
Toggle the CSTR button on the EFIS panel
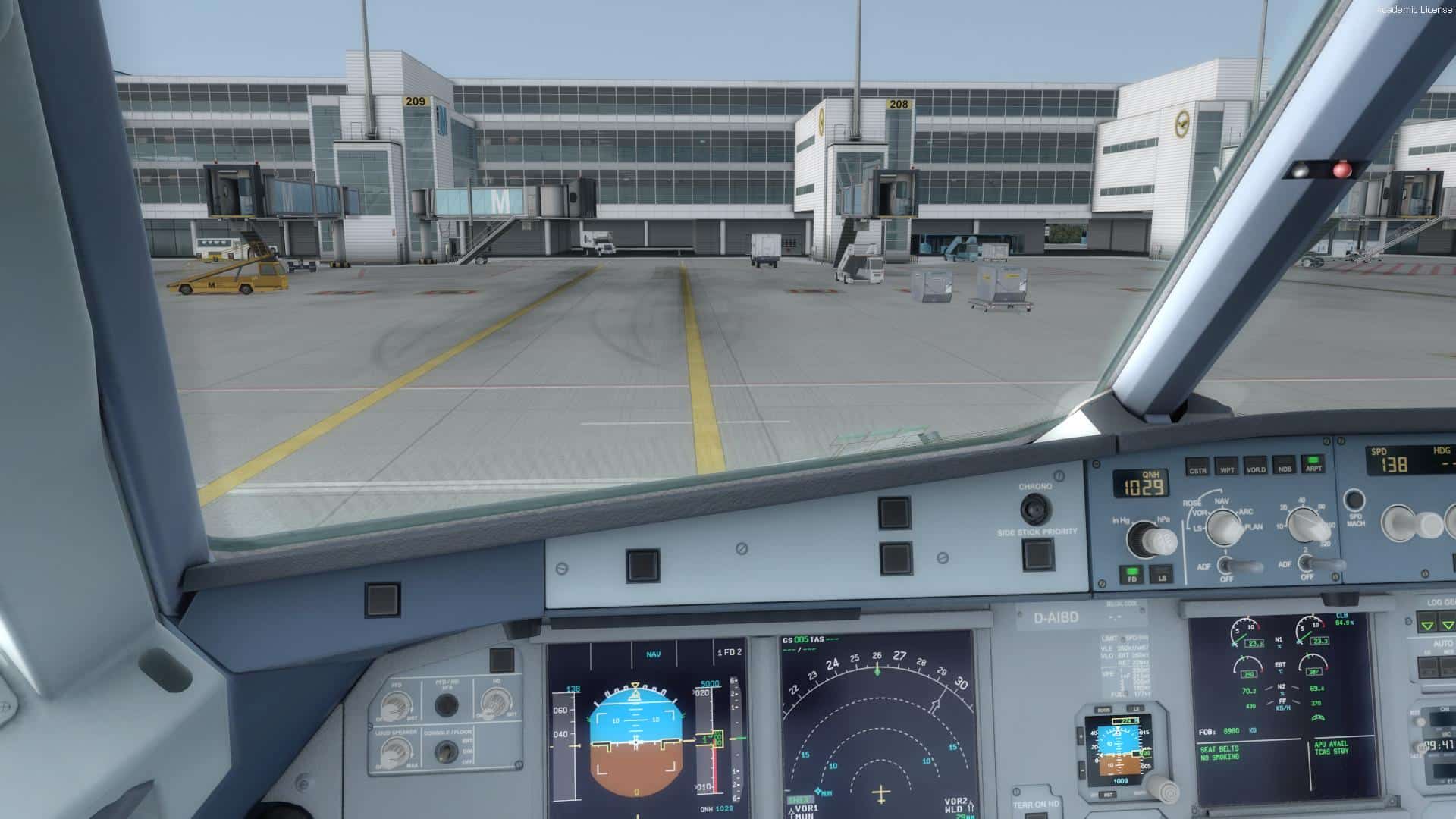click(x=1197, y=467)
